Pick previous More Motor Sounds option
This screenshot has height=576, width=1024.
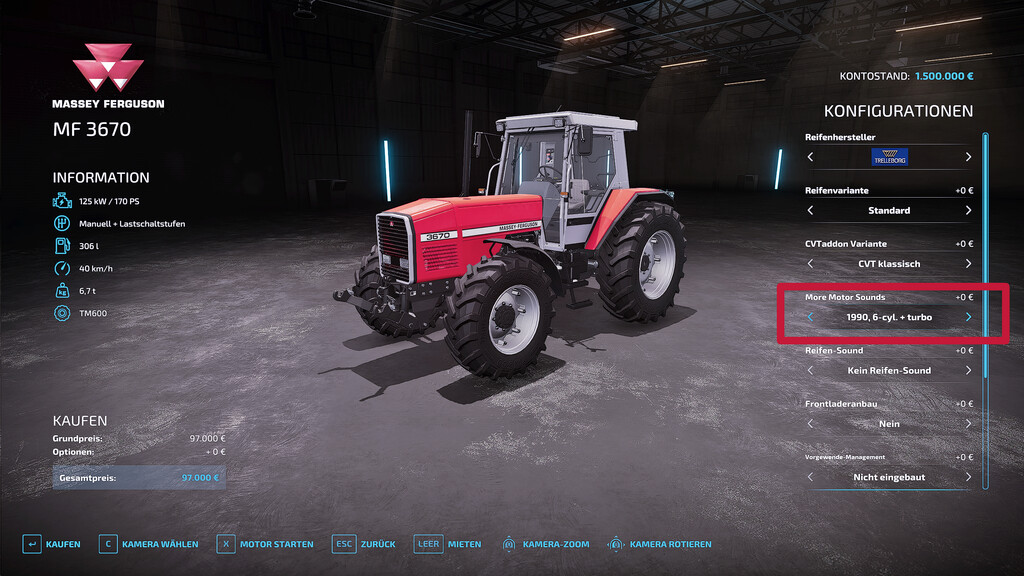click(810, 317)
